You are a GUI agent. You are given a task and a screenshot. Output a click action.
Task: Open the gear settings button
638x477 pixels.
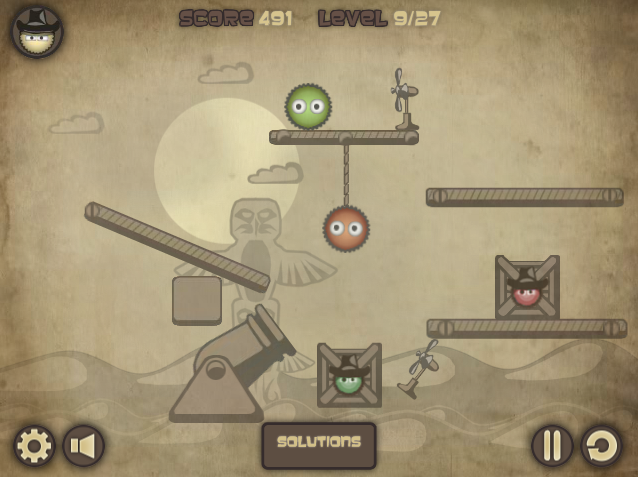33,446
